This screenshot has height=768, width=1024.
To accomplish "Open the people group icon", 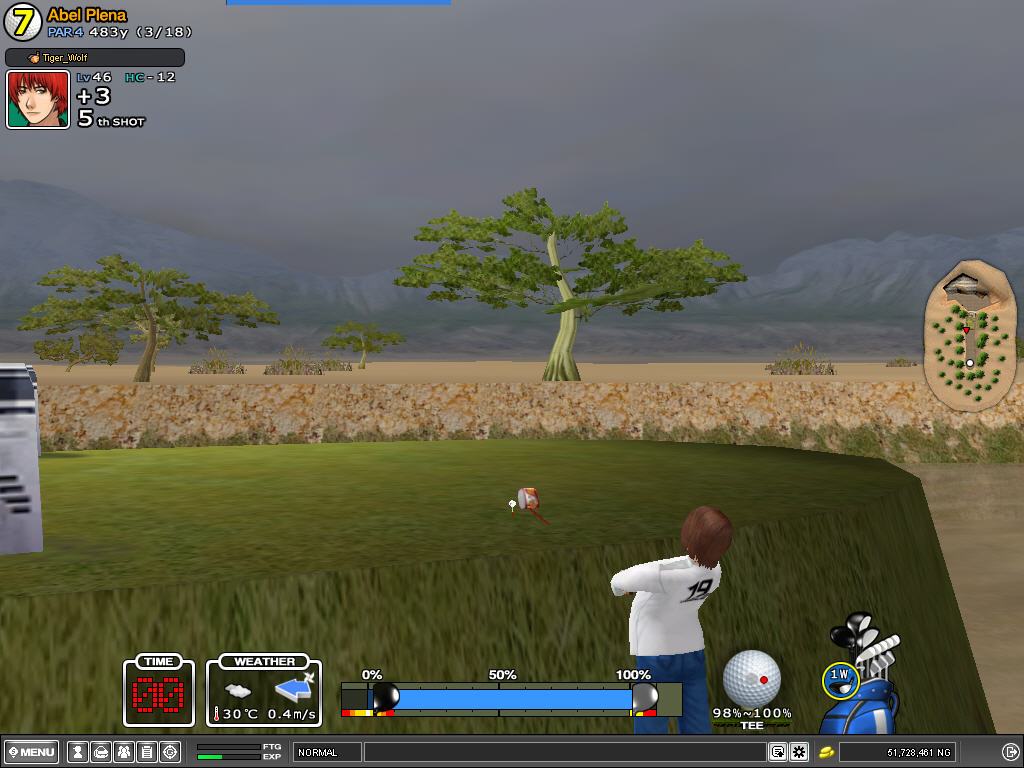I will pyautogui.click(x=123, y=752).
